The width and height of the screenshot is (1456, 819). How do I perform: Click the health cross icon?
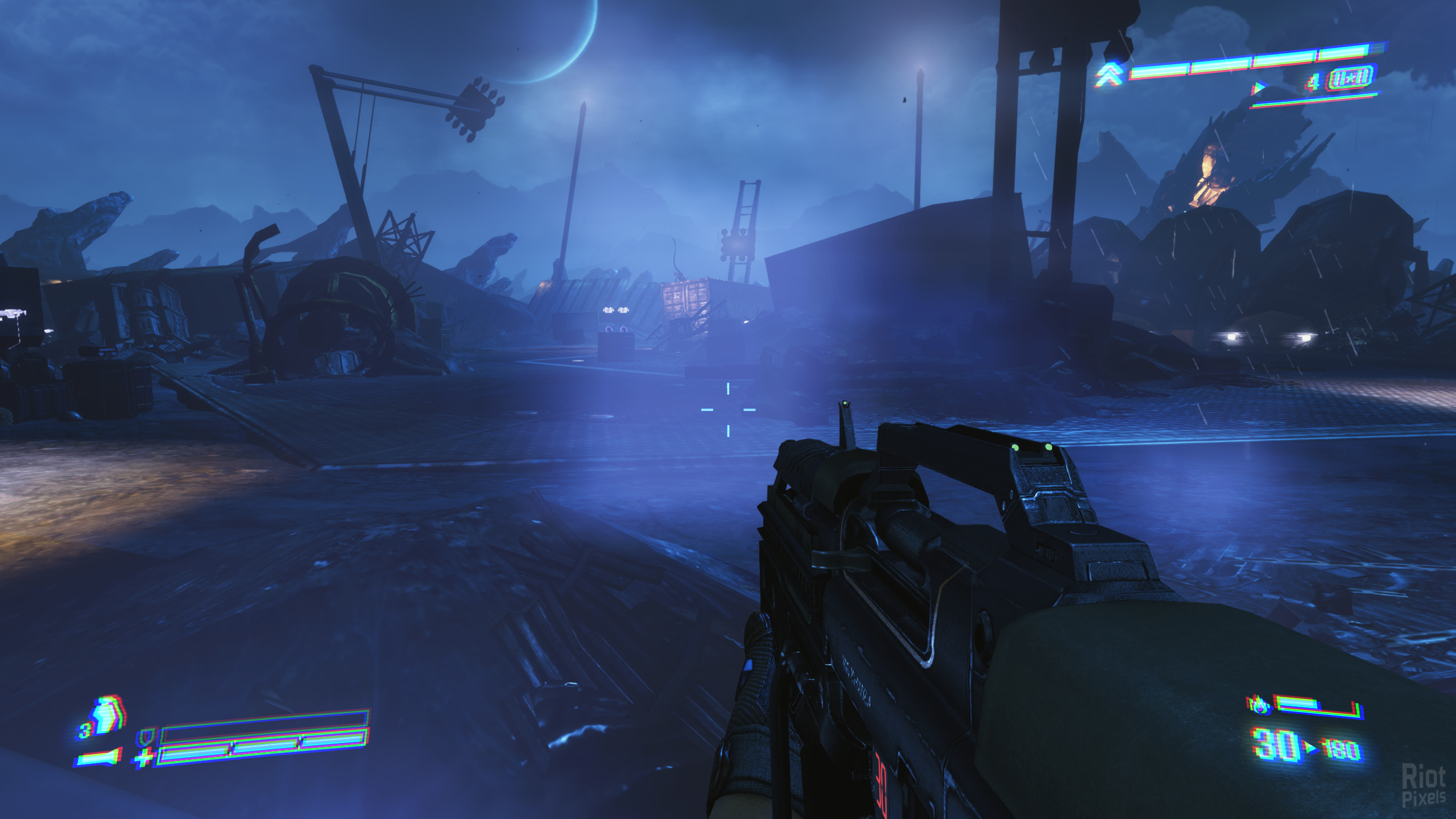coord(142,758)
